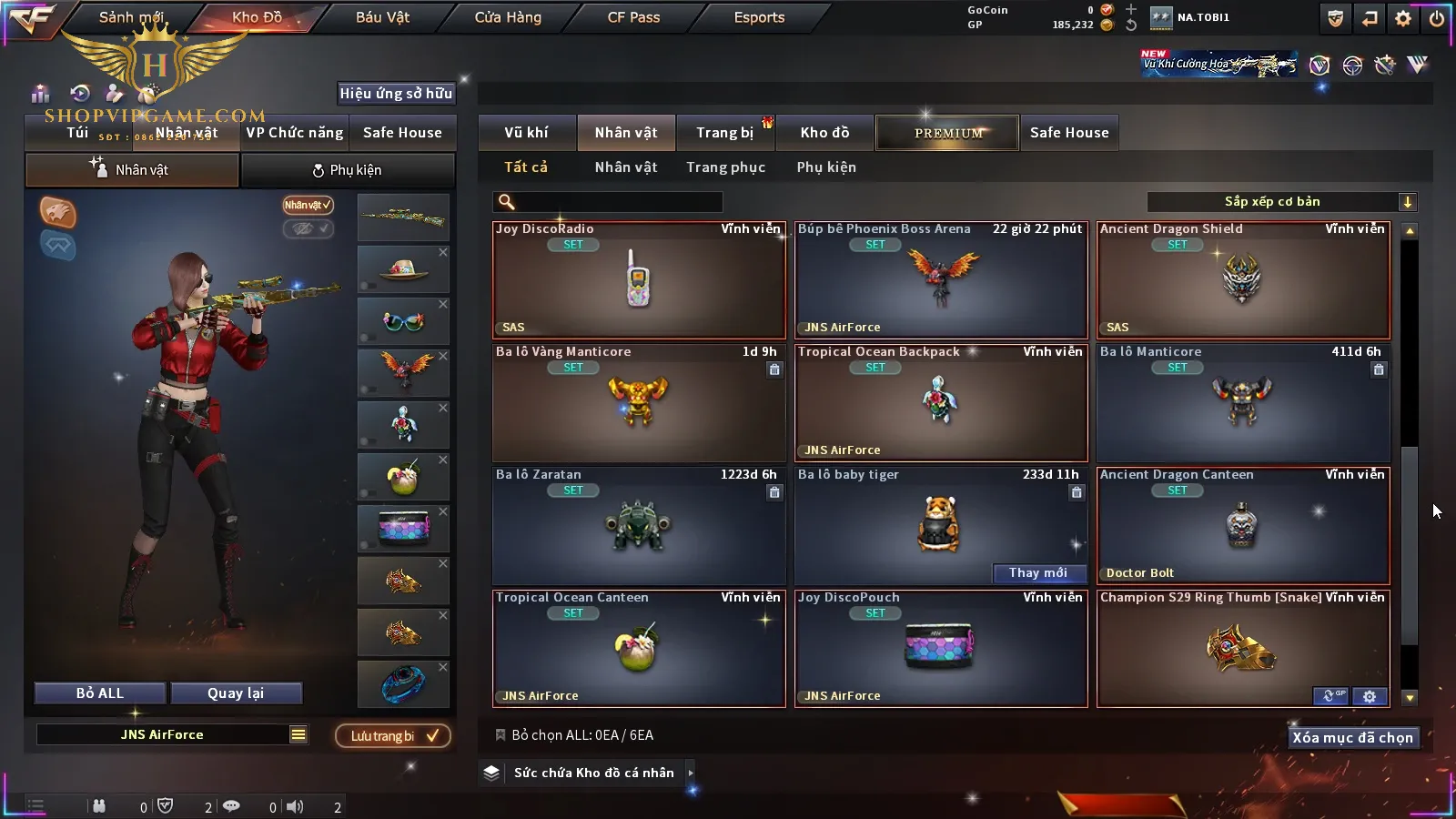Remove all equipment with Bỏ ALL
This screenshot has width=1456, height=819.
pos(100,693)
